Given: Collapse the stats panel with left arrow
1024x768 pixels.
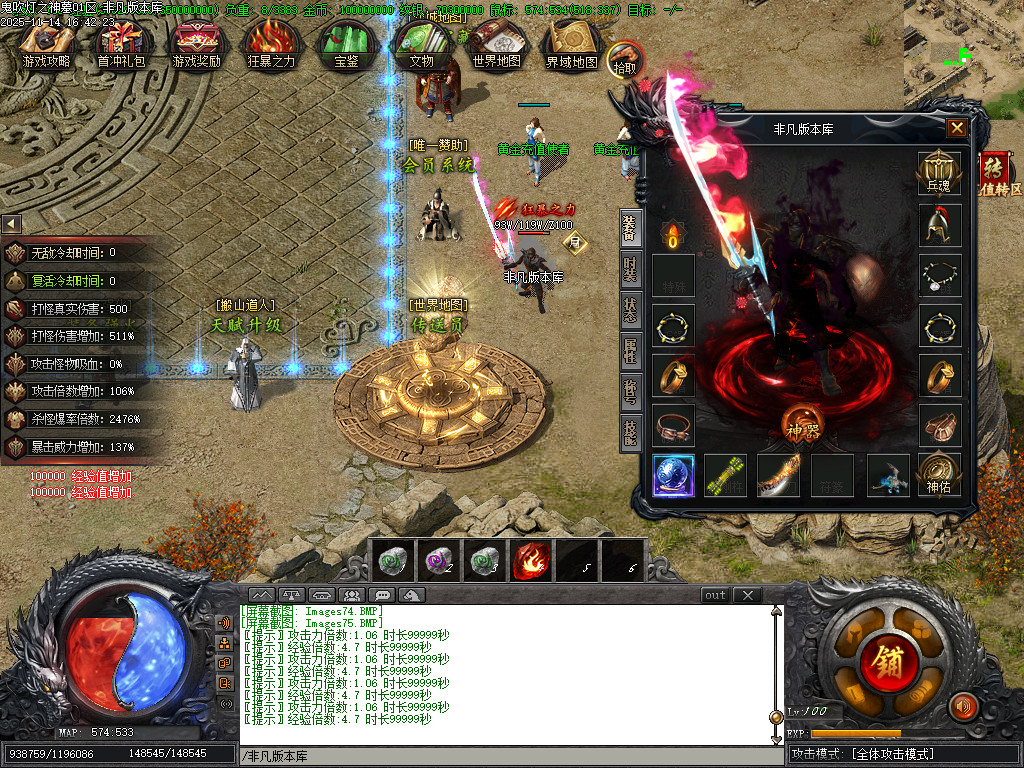Looking at the screenshot, I should click(11, 224).
